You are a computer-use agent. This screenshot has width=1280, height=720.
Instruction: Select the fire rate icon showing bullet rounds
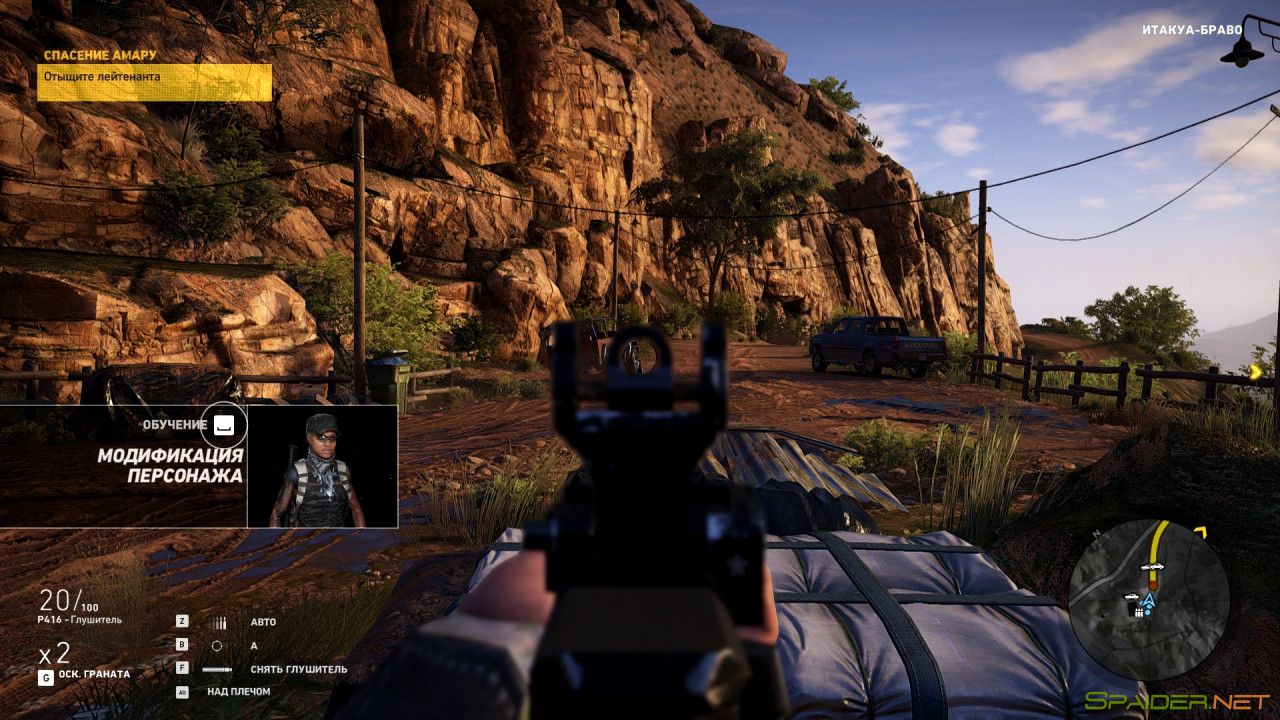point(220,622)
